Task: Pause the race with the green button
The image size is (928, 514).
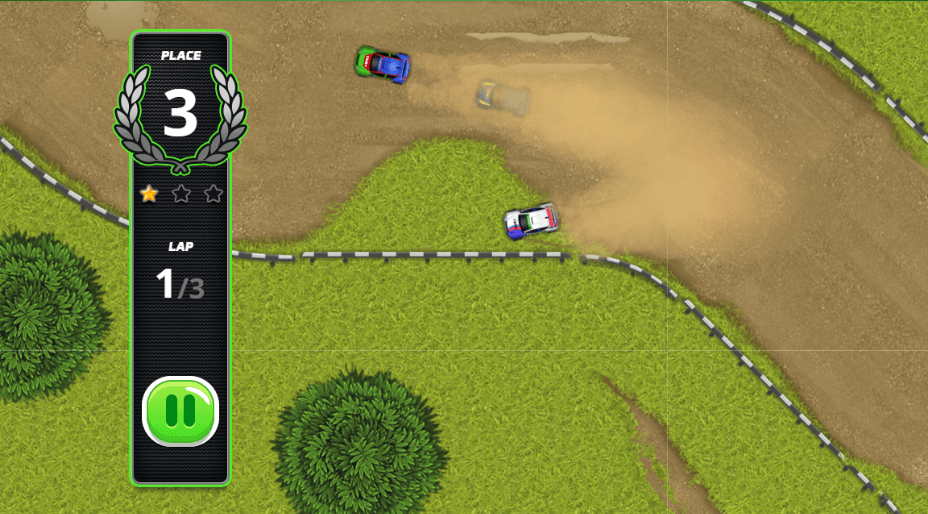Action: coord(180,411)
